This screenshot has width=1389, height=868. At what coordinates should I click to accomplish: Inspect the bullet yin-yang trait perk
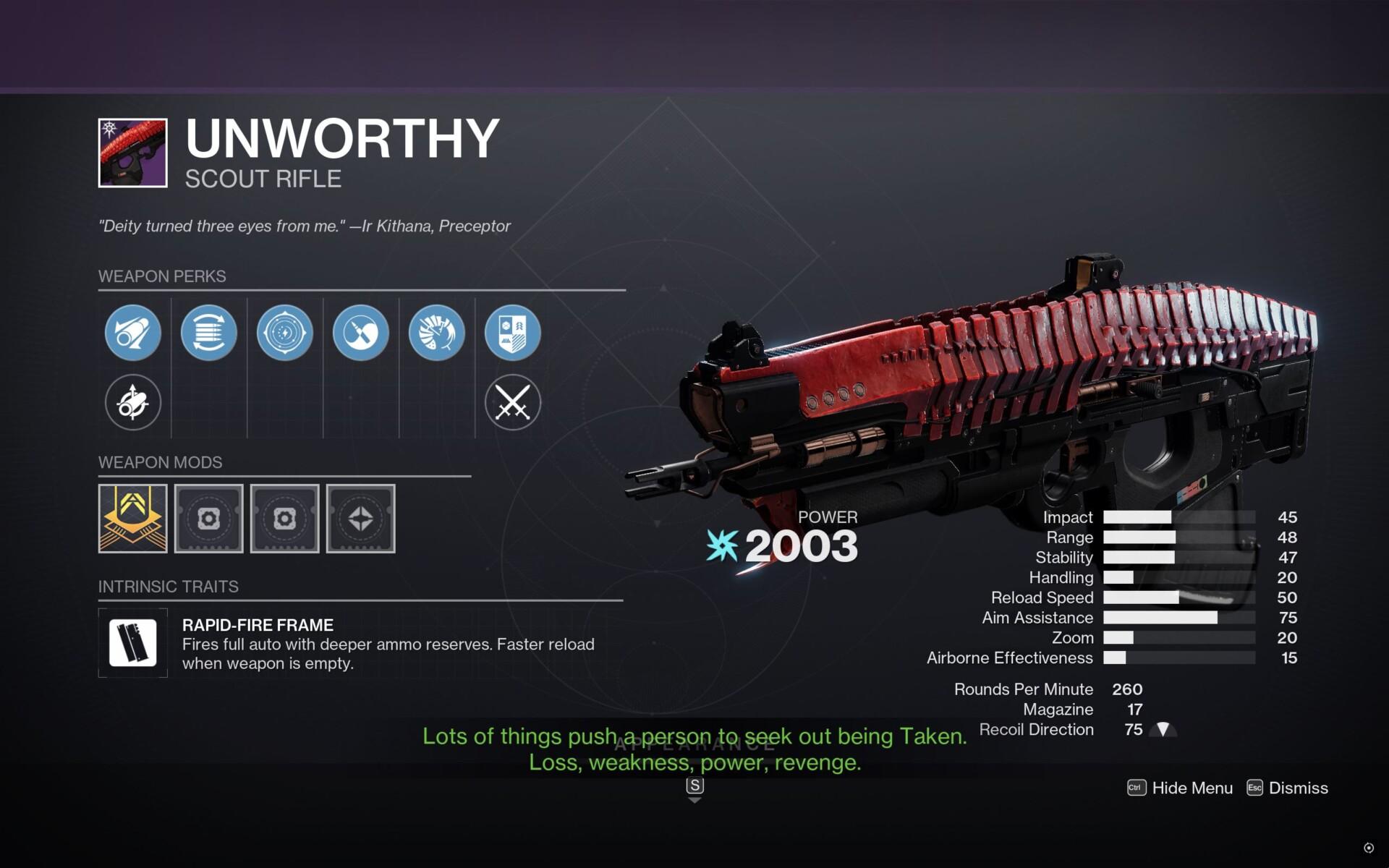point(360,333)
